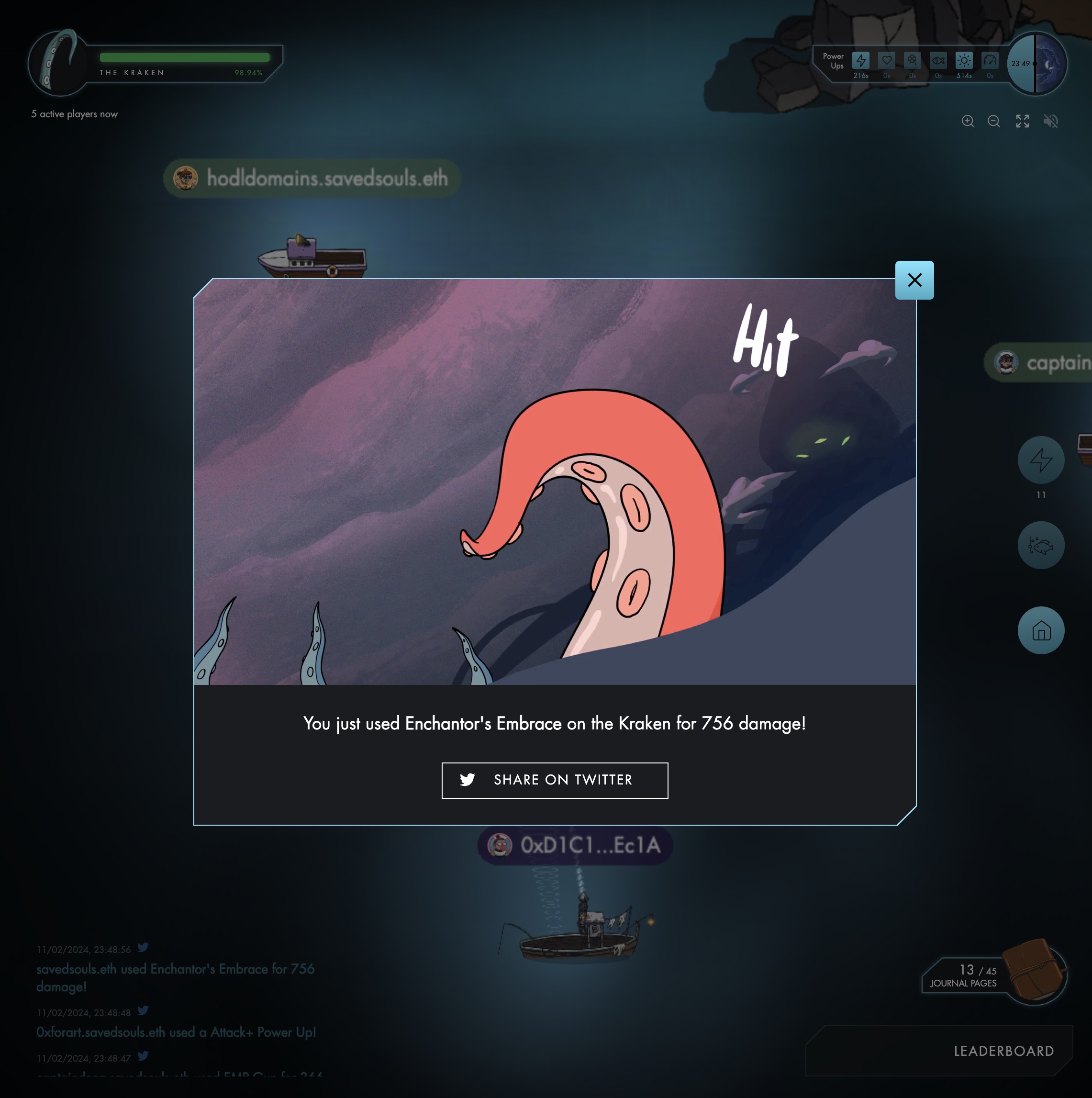
Task: Select the sun power-up slot
Action: 964,60
